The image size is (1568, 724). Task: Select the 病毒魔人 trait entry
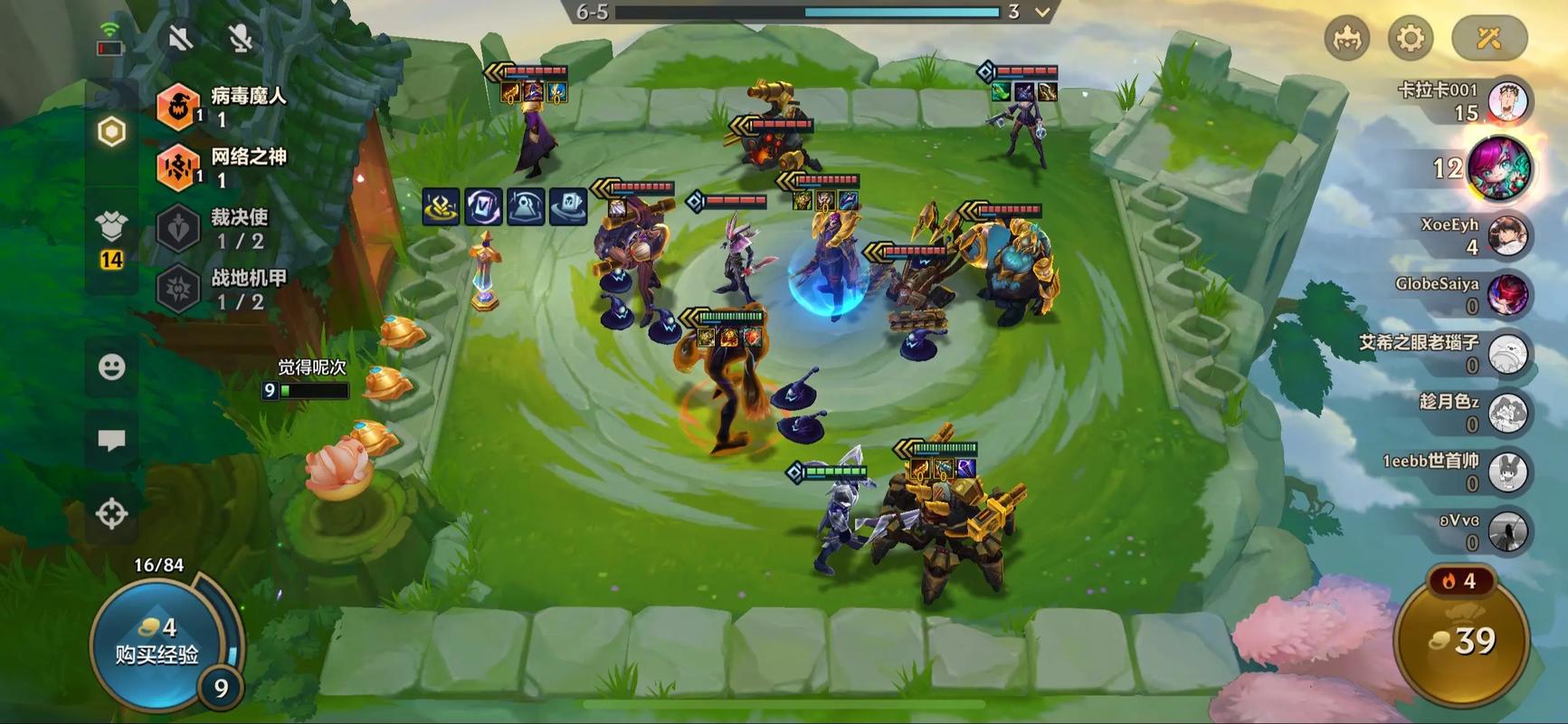point(222,106)
